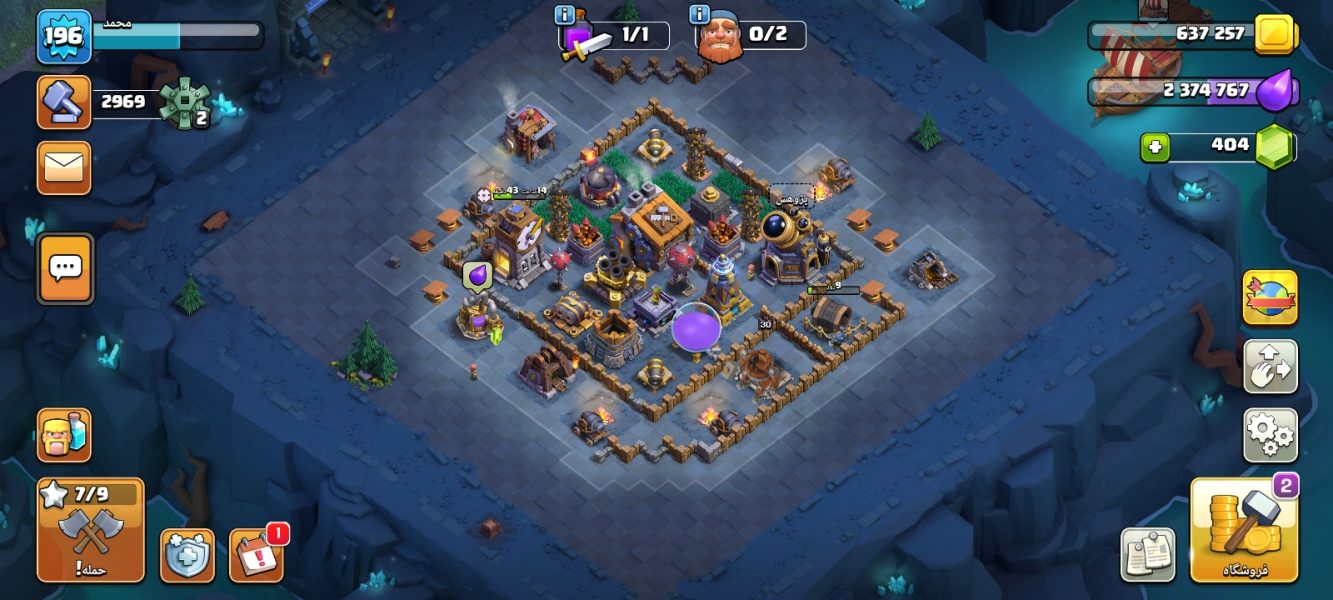View player profile from level 196 badge

click(65, 37)
